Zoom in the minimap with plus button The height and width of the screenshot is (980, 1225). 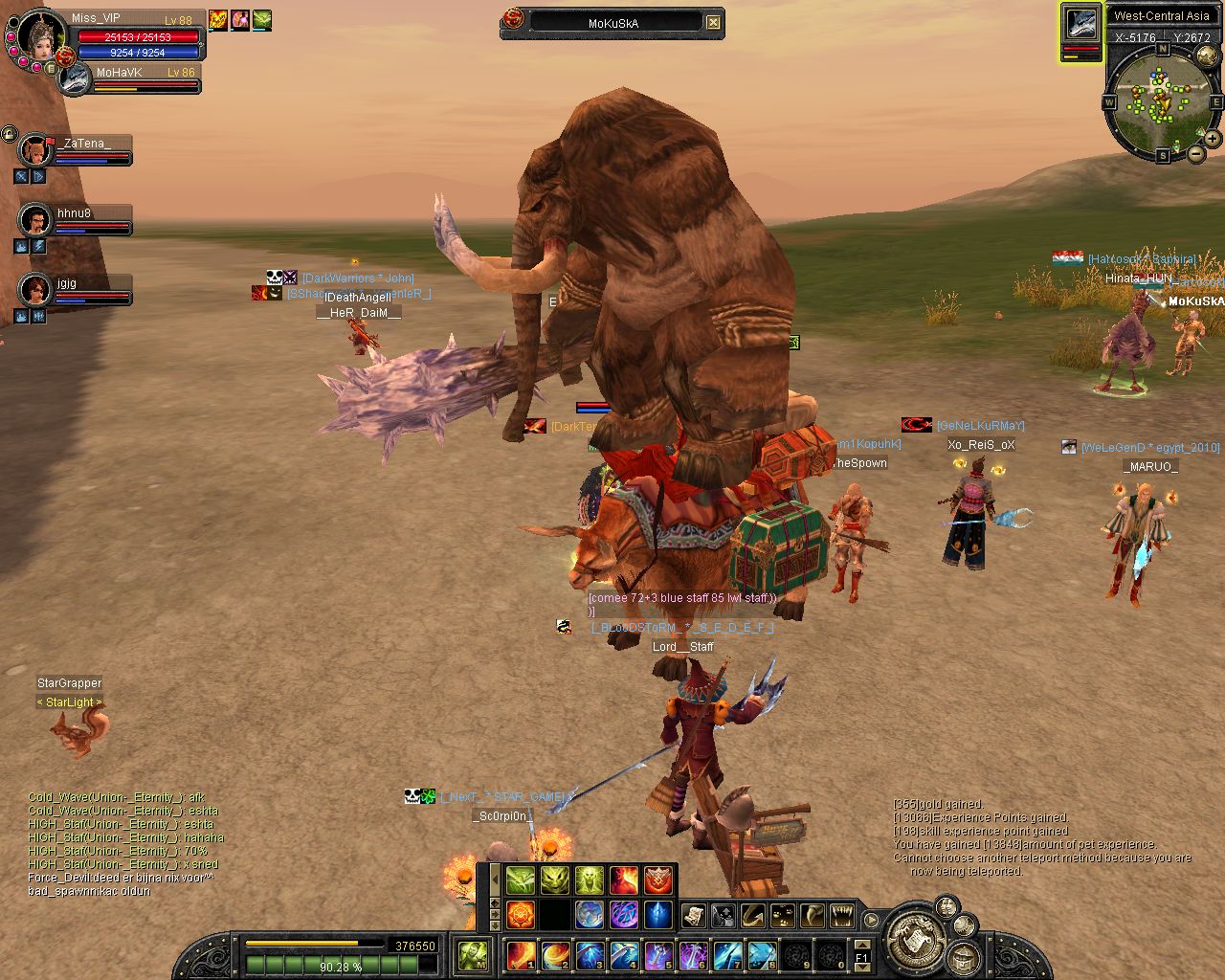click(x=1213, y=139)
